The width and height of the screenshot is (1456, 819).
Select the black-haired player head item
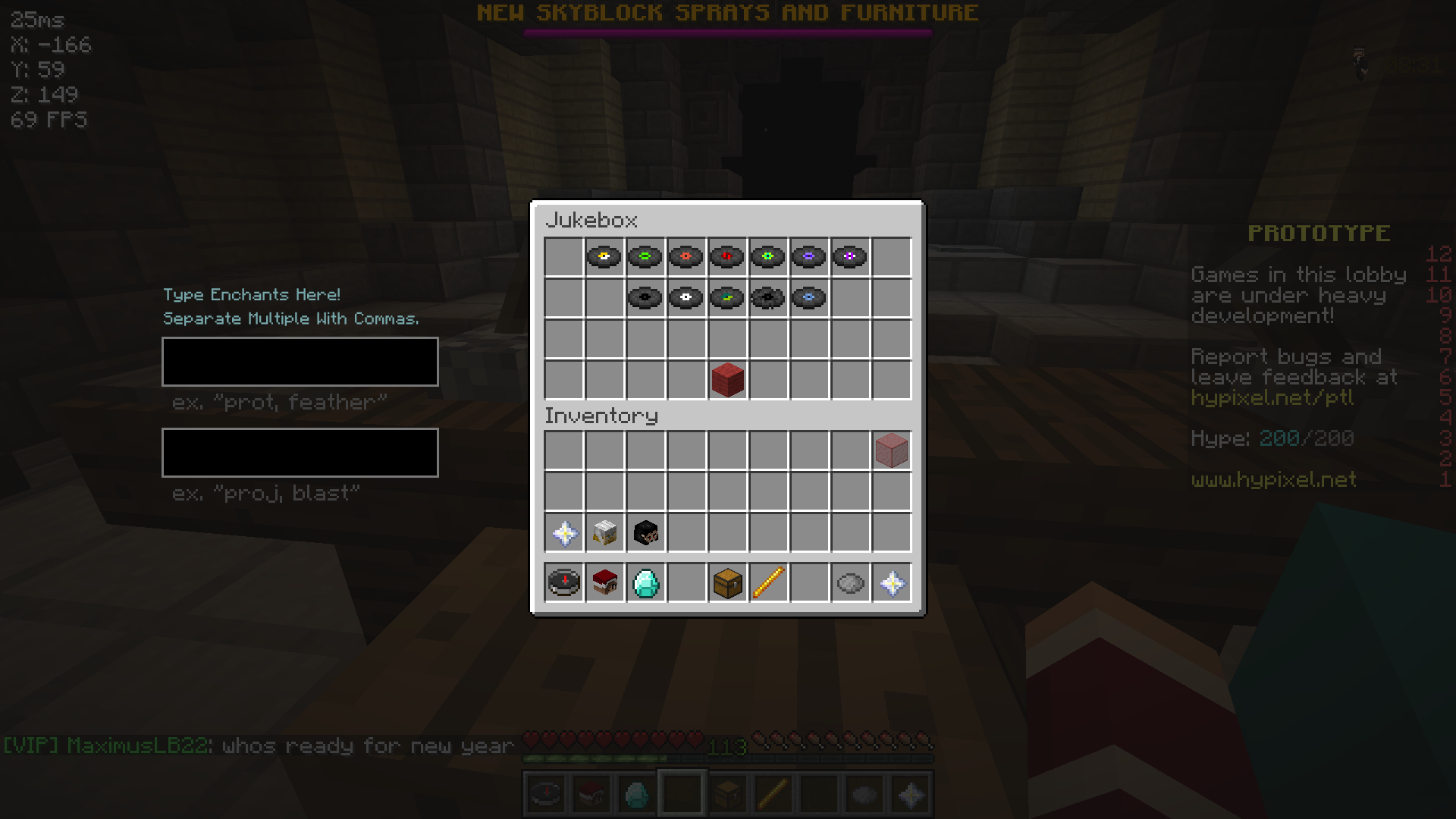click(645, 532)
